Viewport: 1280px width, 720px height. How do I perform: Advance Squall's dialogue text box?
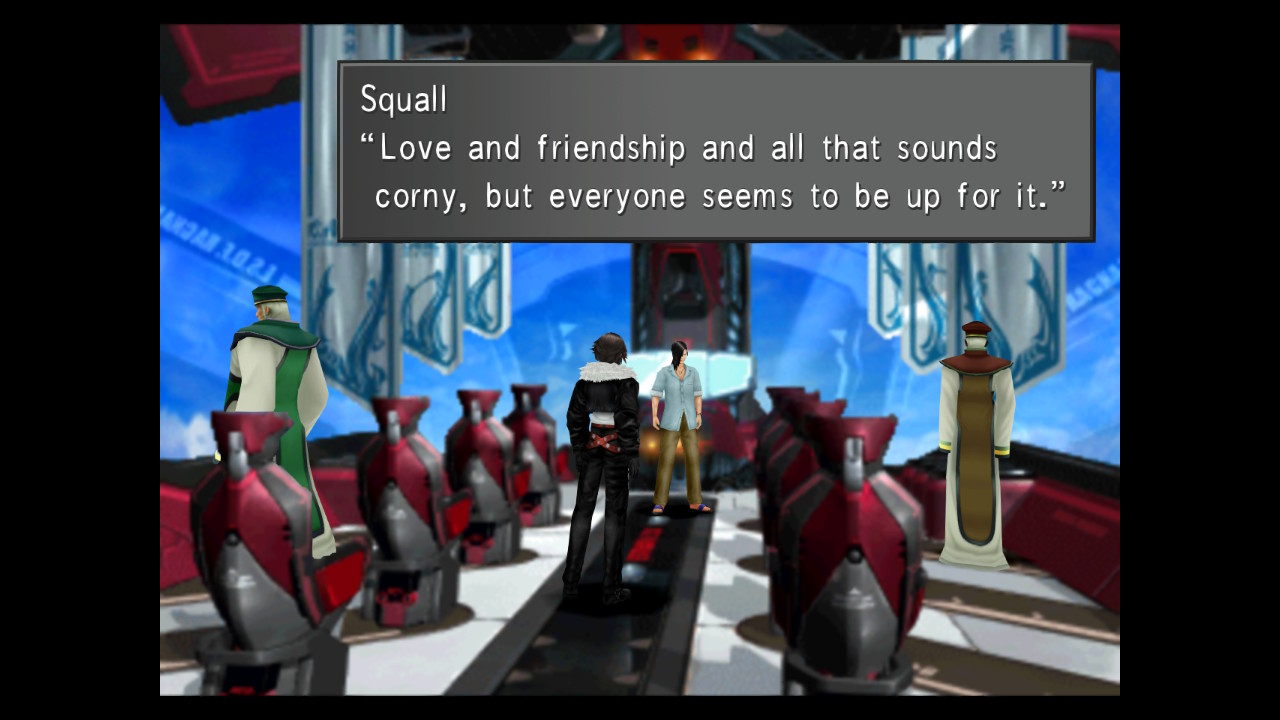point(716,151)
